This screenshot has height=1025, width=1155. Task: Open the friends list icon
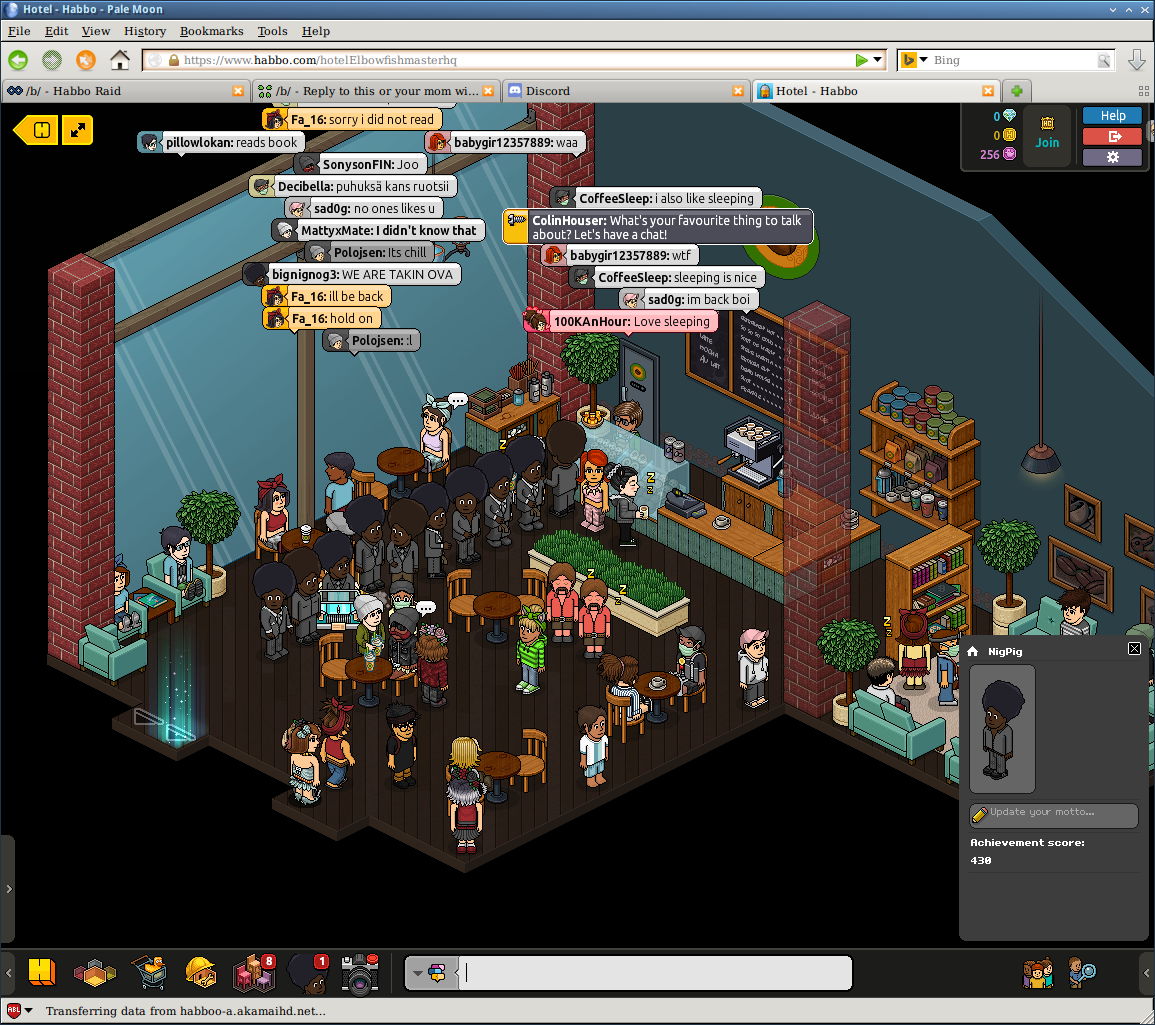pos(1038,972)
